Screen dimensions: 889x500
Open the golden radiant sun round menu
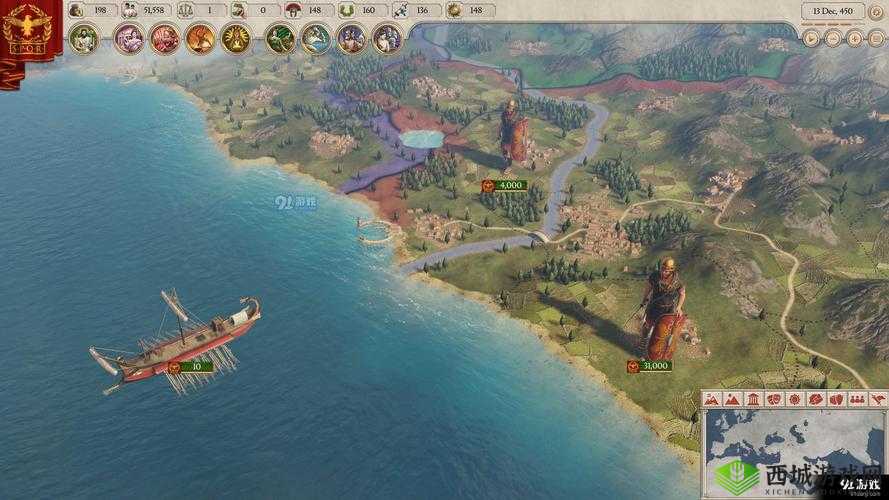[x=235, y=38]
